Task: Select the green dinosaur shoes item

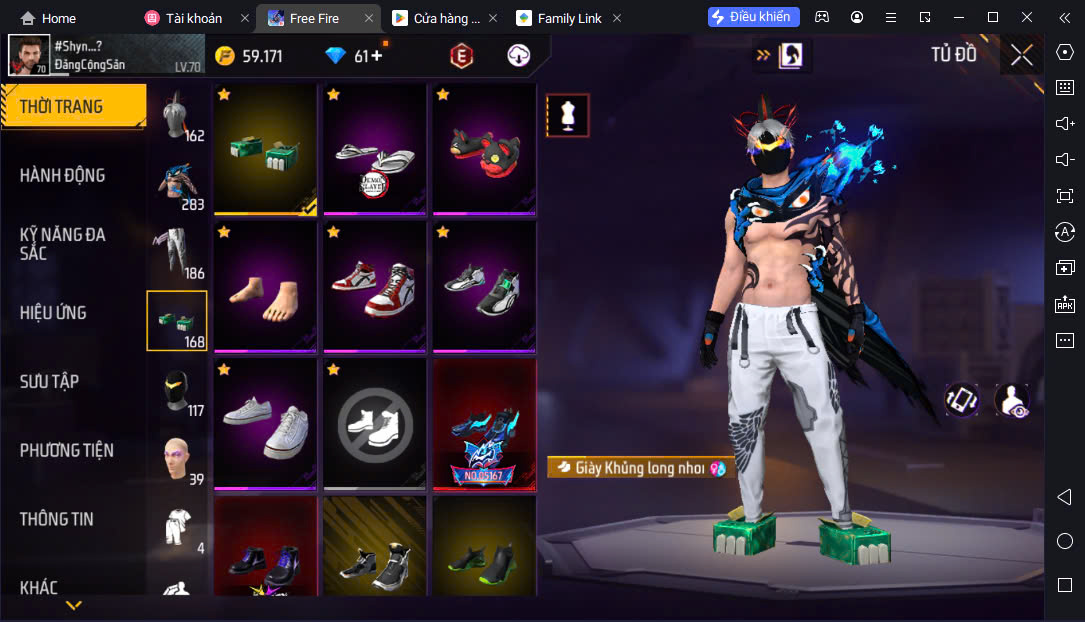Action: pos(265,150)
